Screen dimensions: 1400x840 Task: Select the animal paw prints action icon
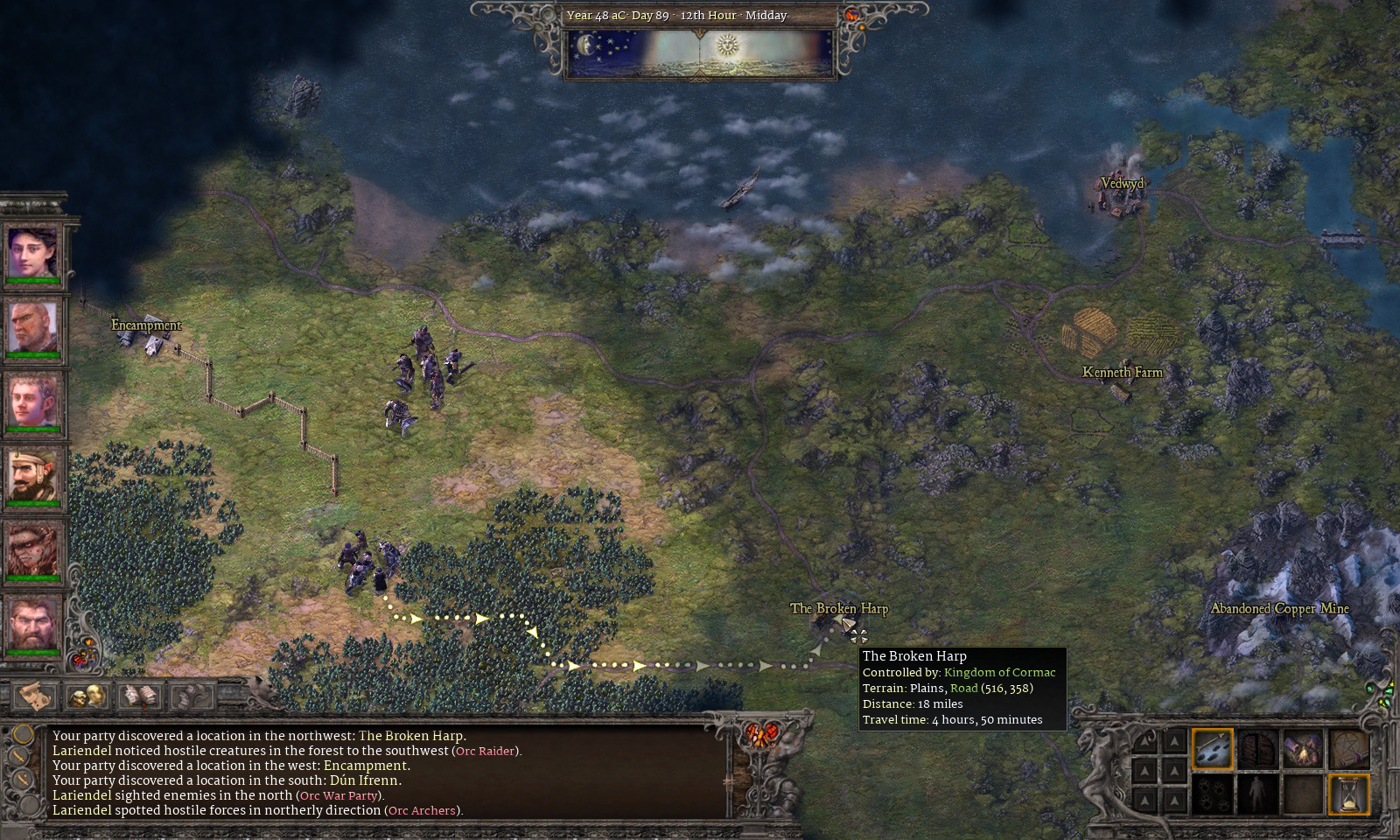[1213, 795]
